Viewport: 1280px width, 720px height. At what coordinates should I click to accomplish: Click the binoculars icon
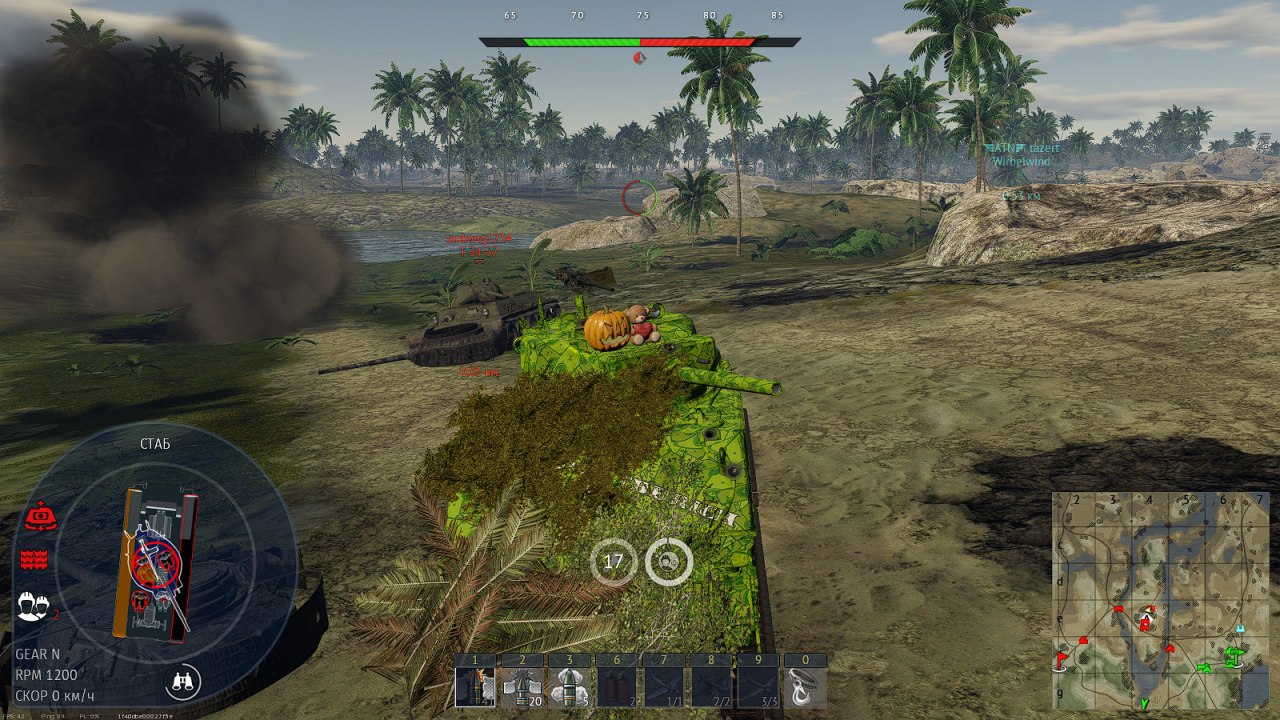click(183, 682)
